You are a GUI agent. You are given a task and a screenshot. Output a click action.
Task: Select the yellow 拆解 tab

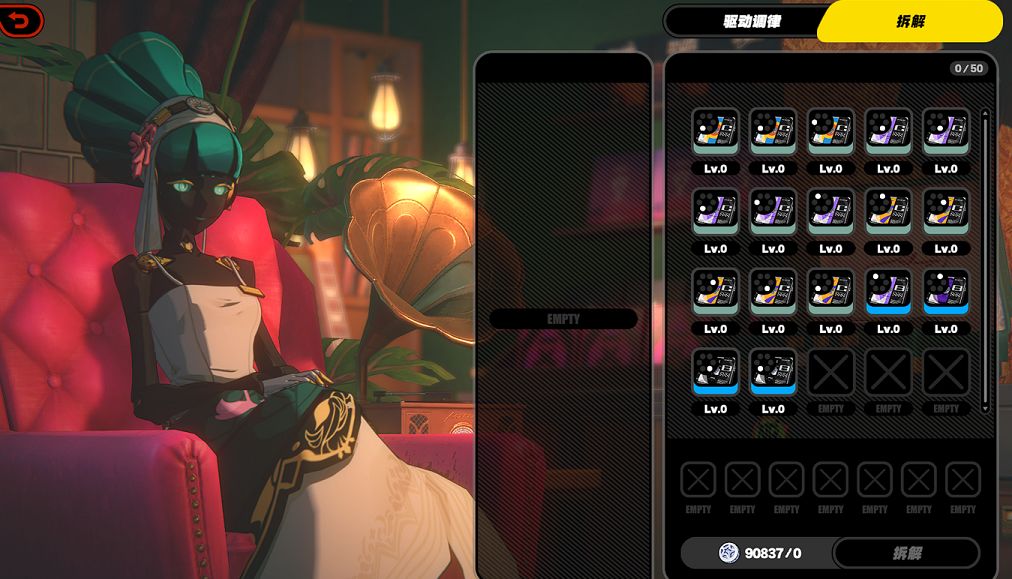[x=909, y=21]
